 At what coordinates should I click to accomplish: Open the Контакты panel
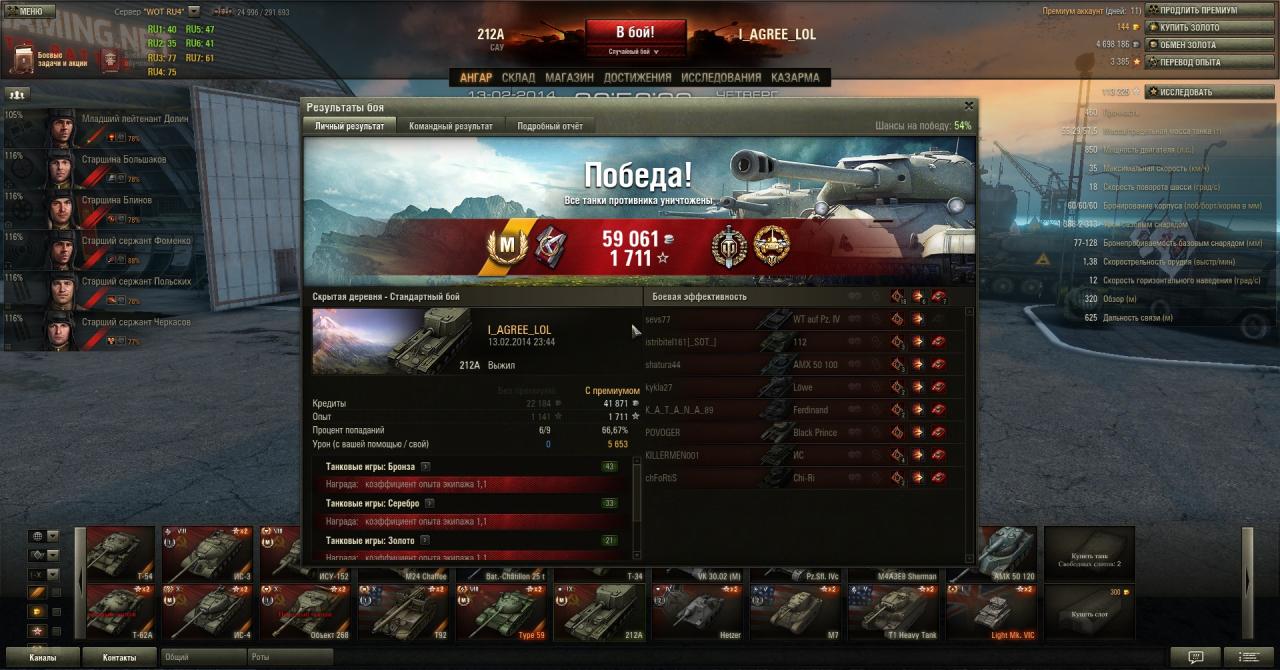[x=119, y=657]
